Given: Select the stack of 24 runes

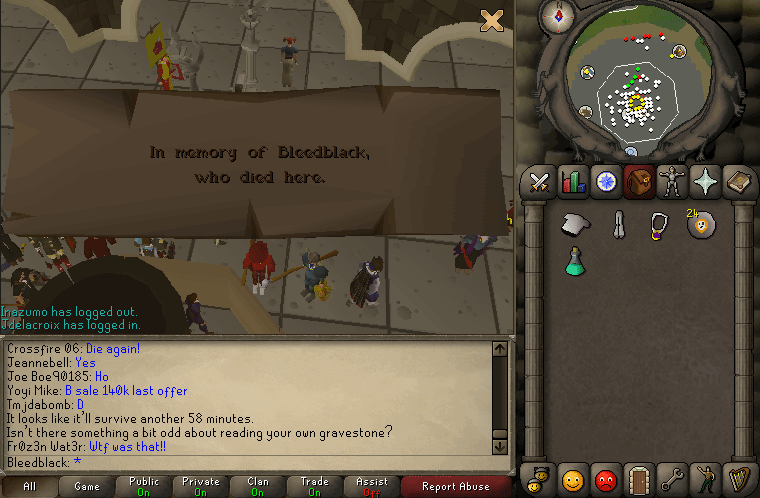Looking at the screenshot, I should pyautogui.click(x=701, y=224).
